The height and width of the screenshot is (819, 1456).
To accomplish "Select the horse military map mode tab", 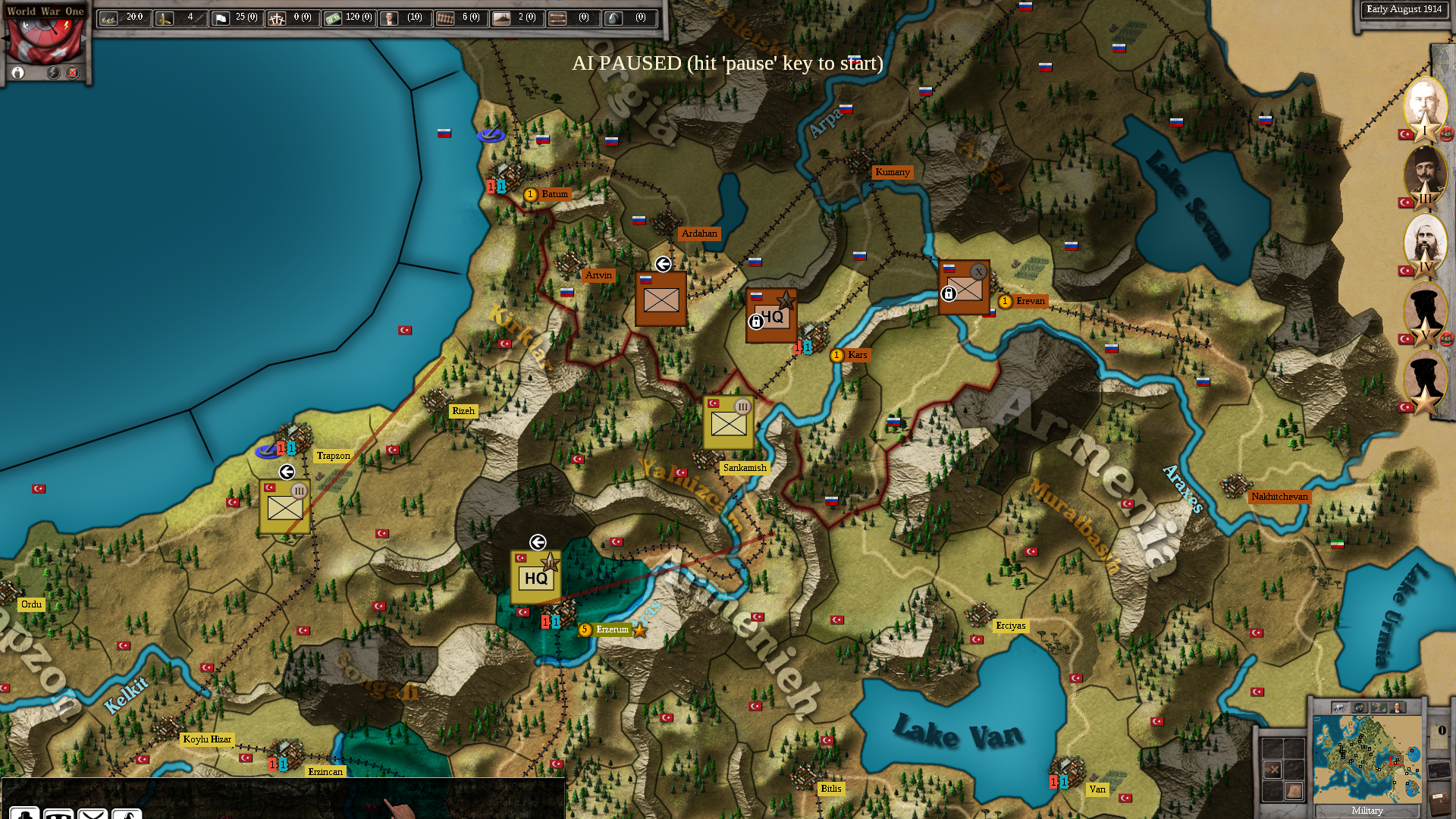I will coord(1340,708).
